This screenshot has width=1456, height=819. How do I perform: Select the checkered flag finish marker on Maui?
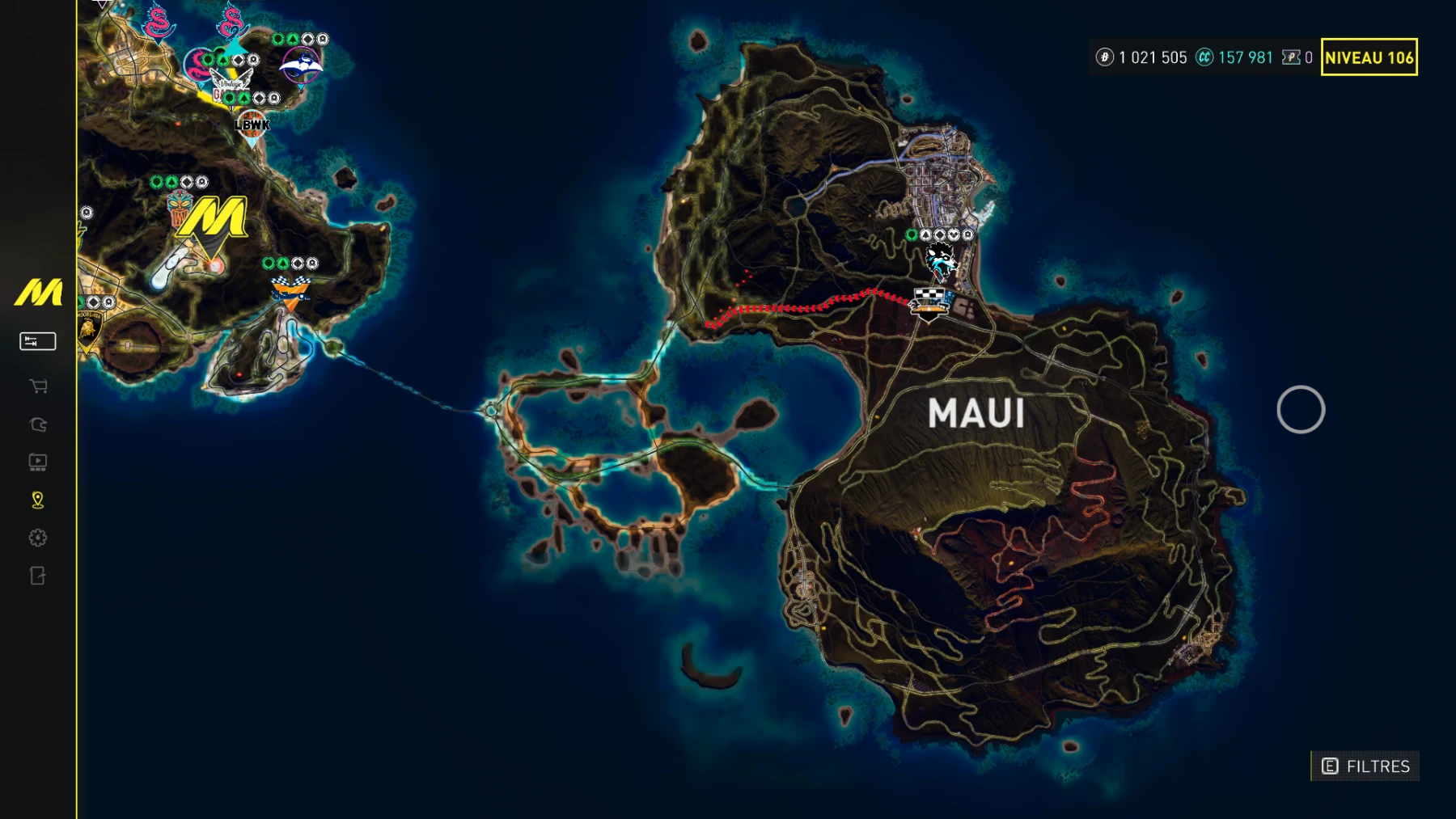coord(929,303)
